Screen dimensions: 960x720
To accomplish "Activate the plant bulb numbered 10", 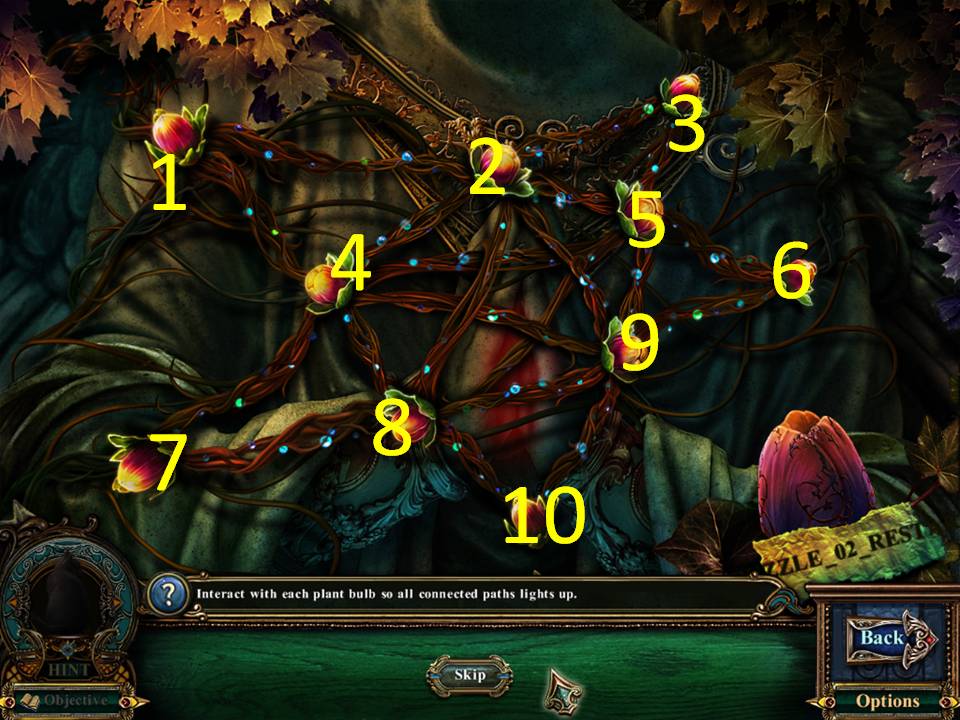I will coord(521,515).
